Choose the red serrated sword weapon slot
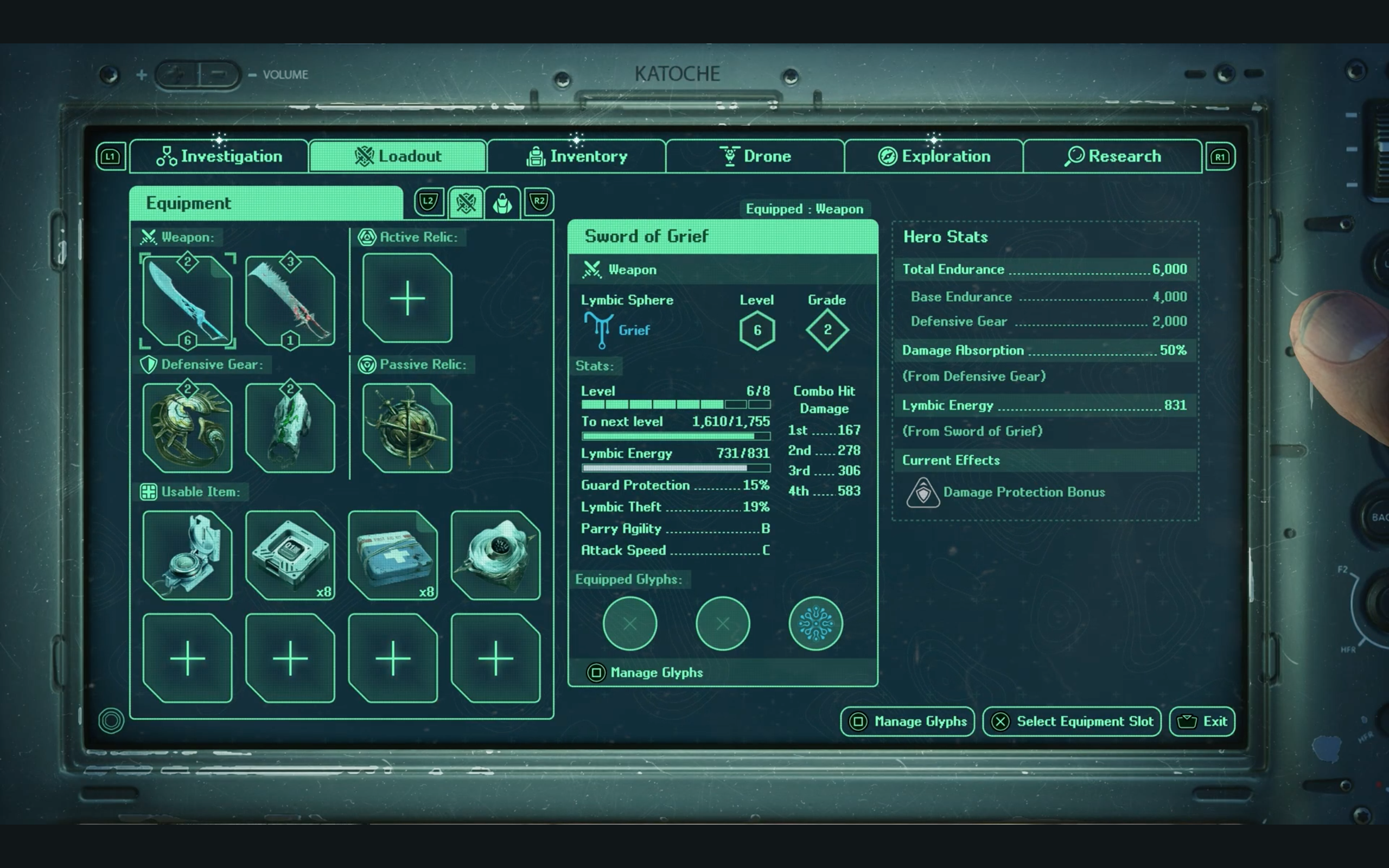This screenshot has height=868, width=1389. click(290, 300)
